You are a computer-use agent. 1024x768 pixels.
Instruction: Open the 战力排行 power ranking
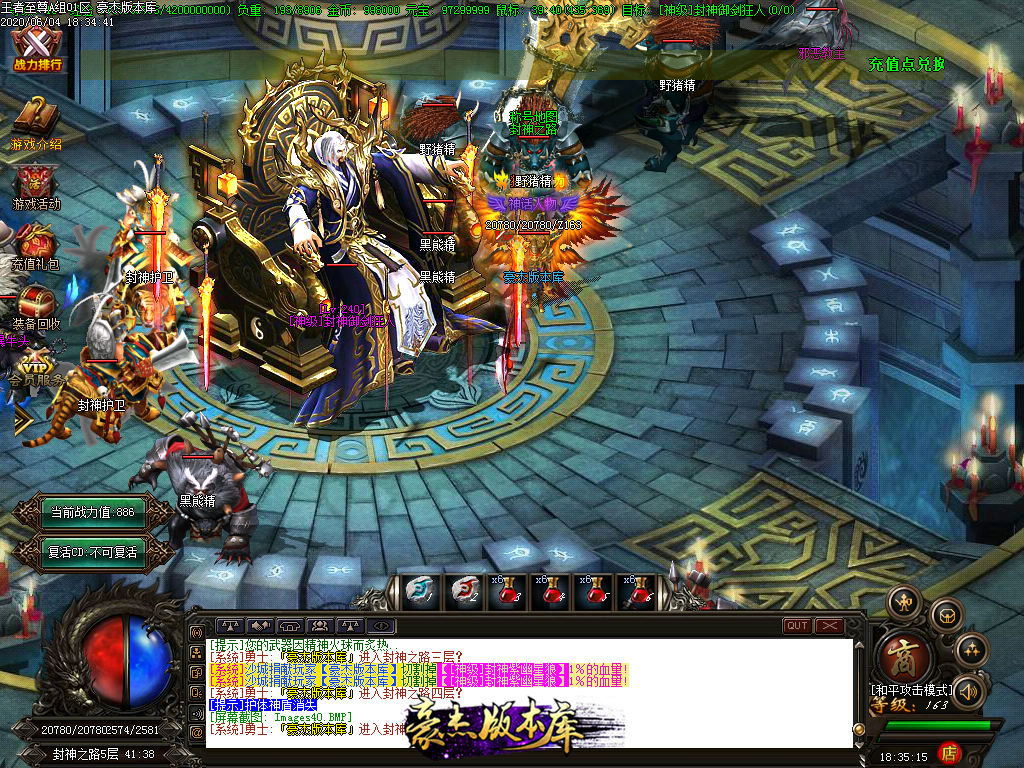tap(37, 50)
